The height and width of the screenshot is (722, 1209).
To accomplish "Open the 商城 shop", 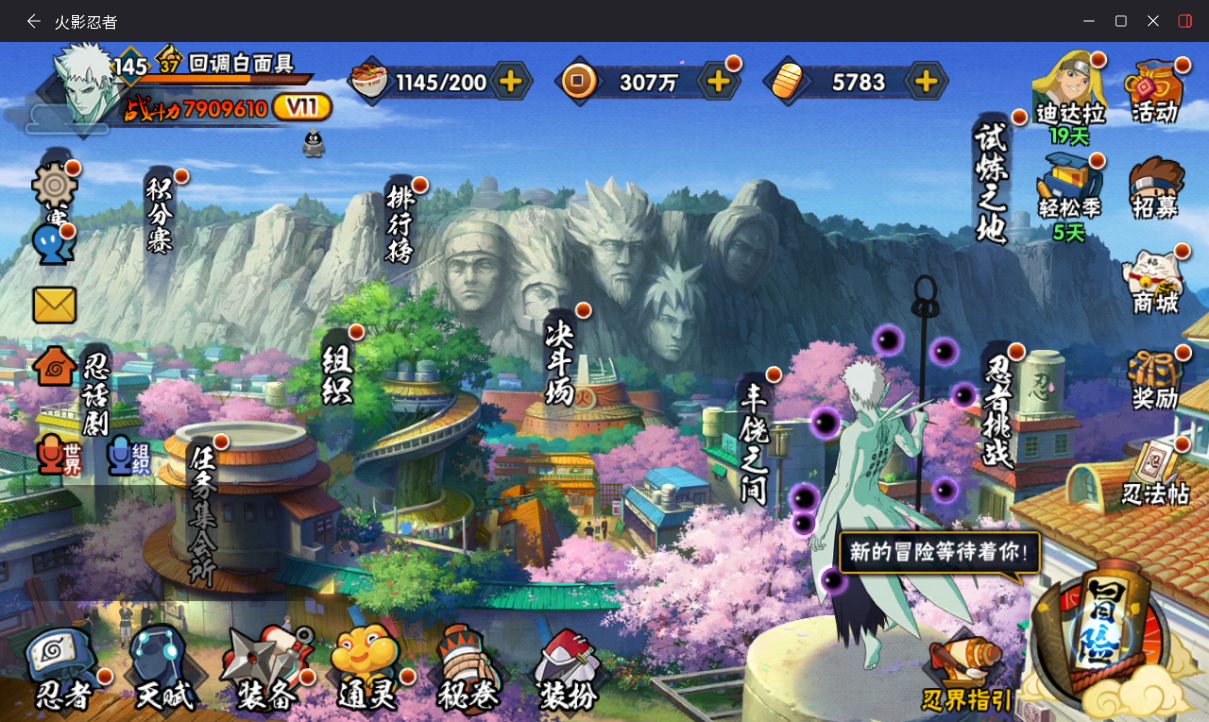I will [x=1155, y=282].
